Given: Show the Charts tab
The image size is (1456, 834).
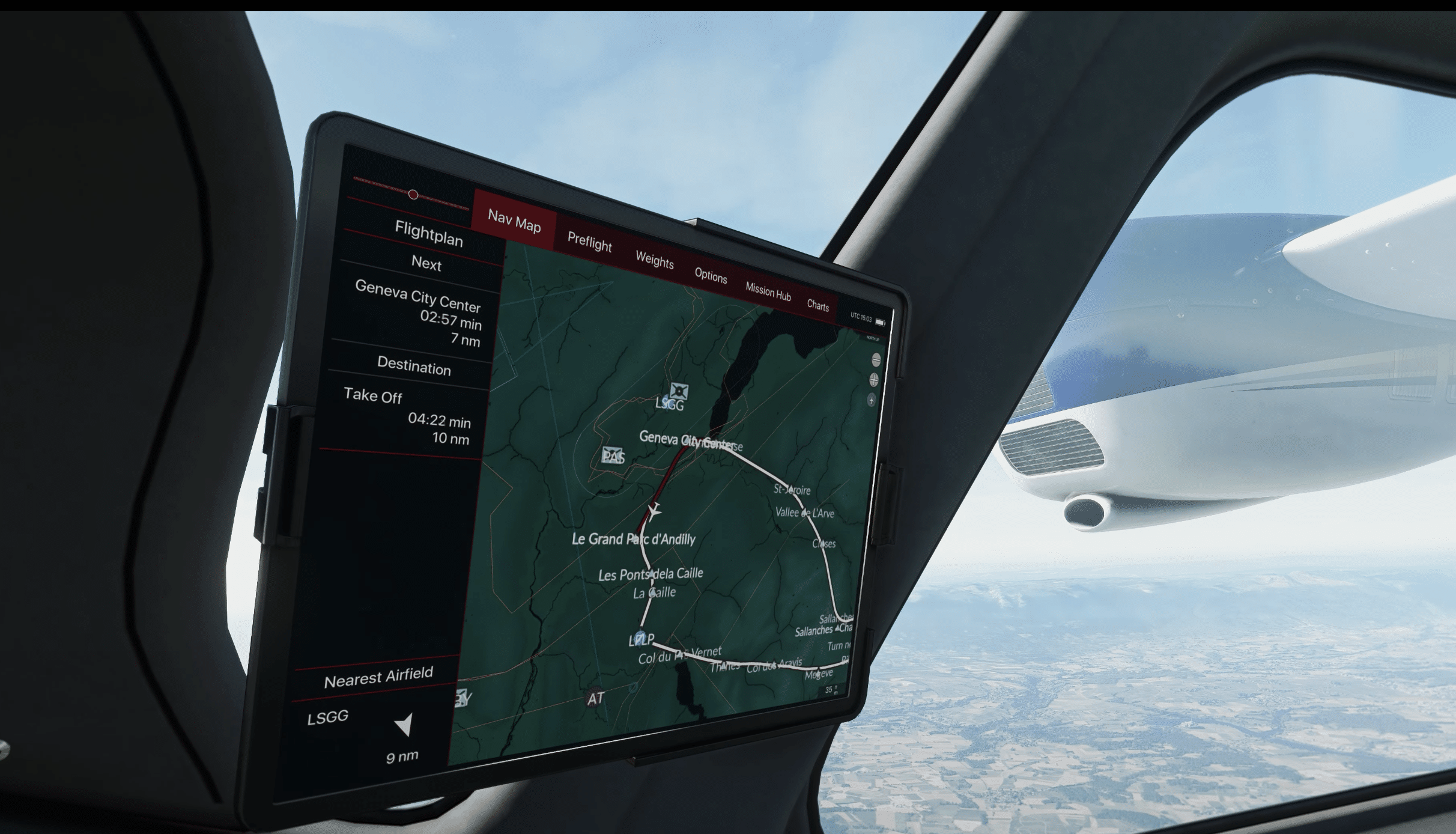Looking at the screenshot, I should (x=817, y=305).
